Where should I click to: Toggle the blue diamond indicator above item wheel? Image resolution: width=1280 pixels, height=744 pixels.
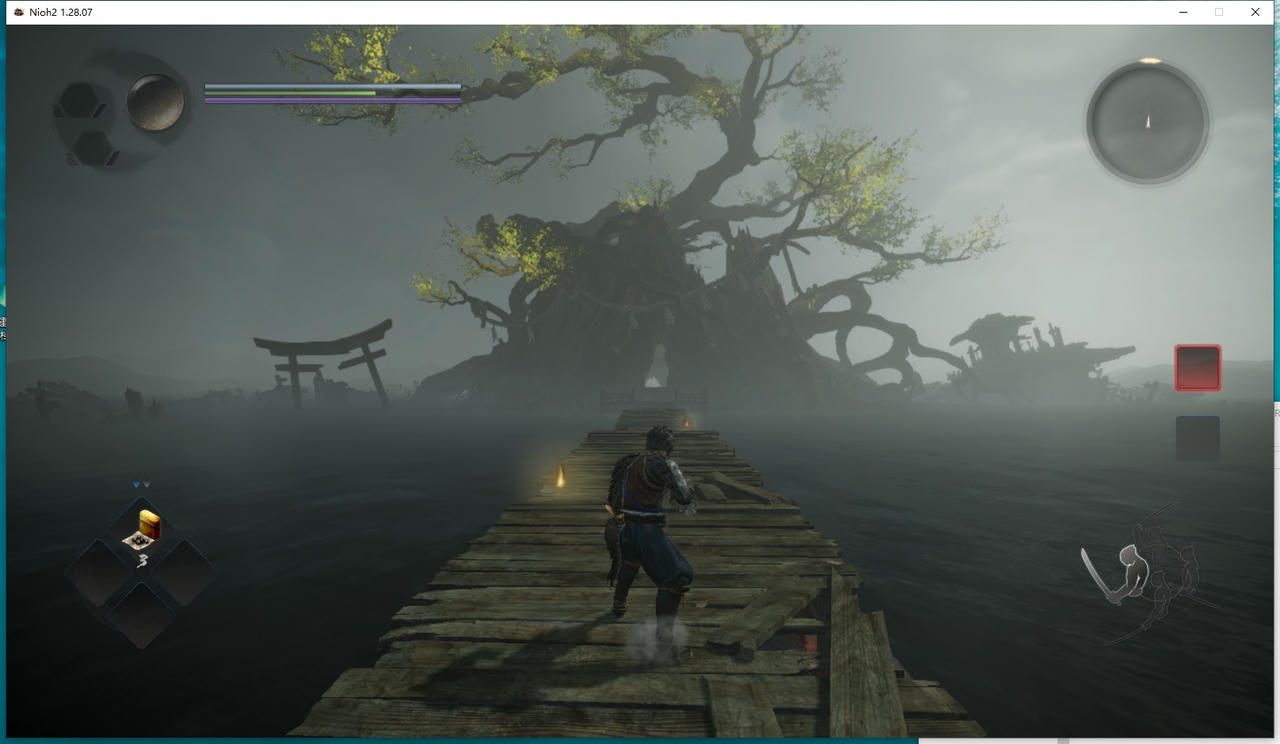tap(136, 483)
